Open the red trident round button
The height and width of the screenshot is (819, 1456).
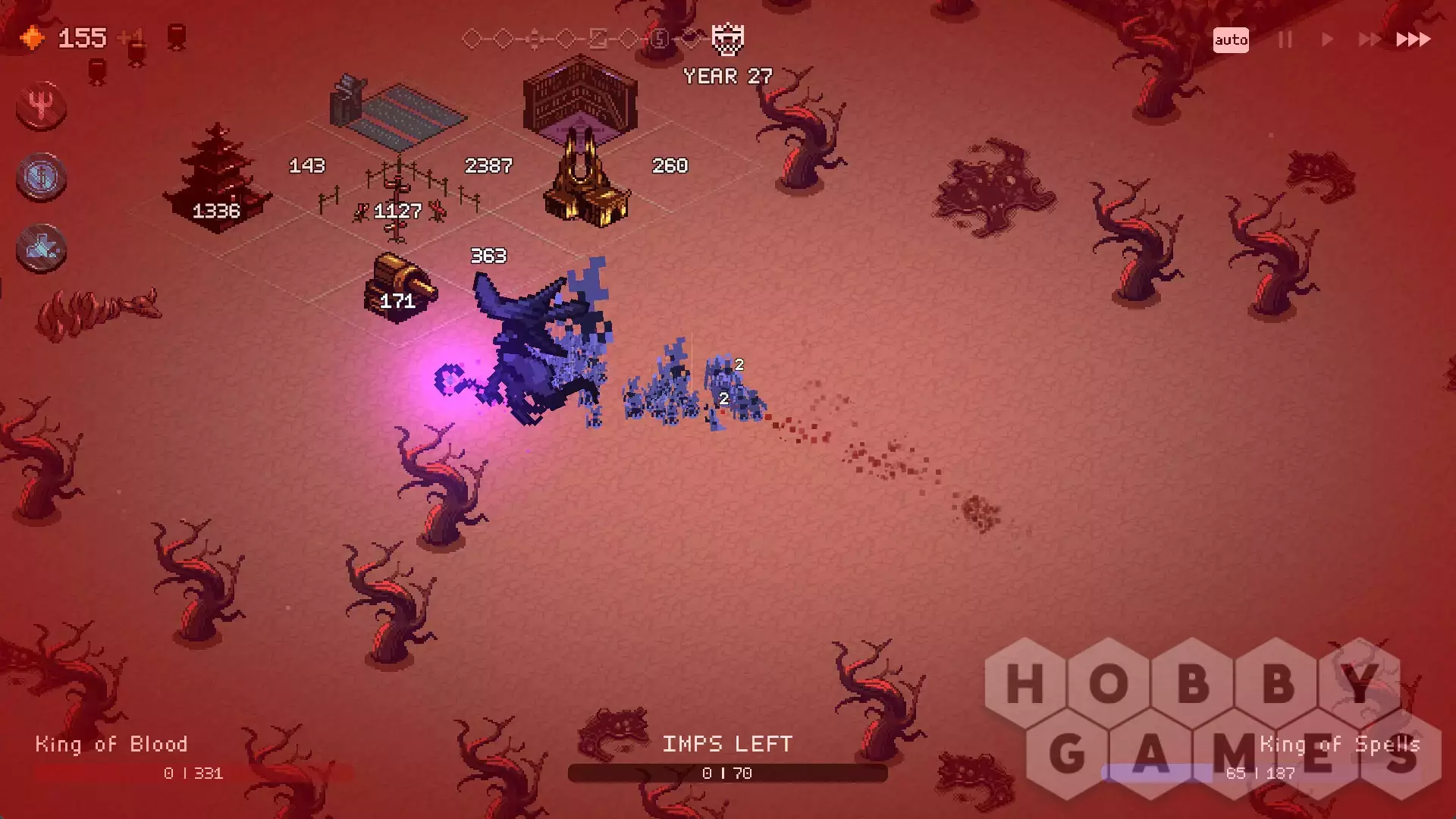point(41,105)
